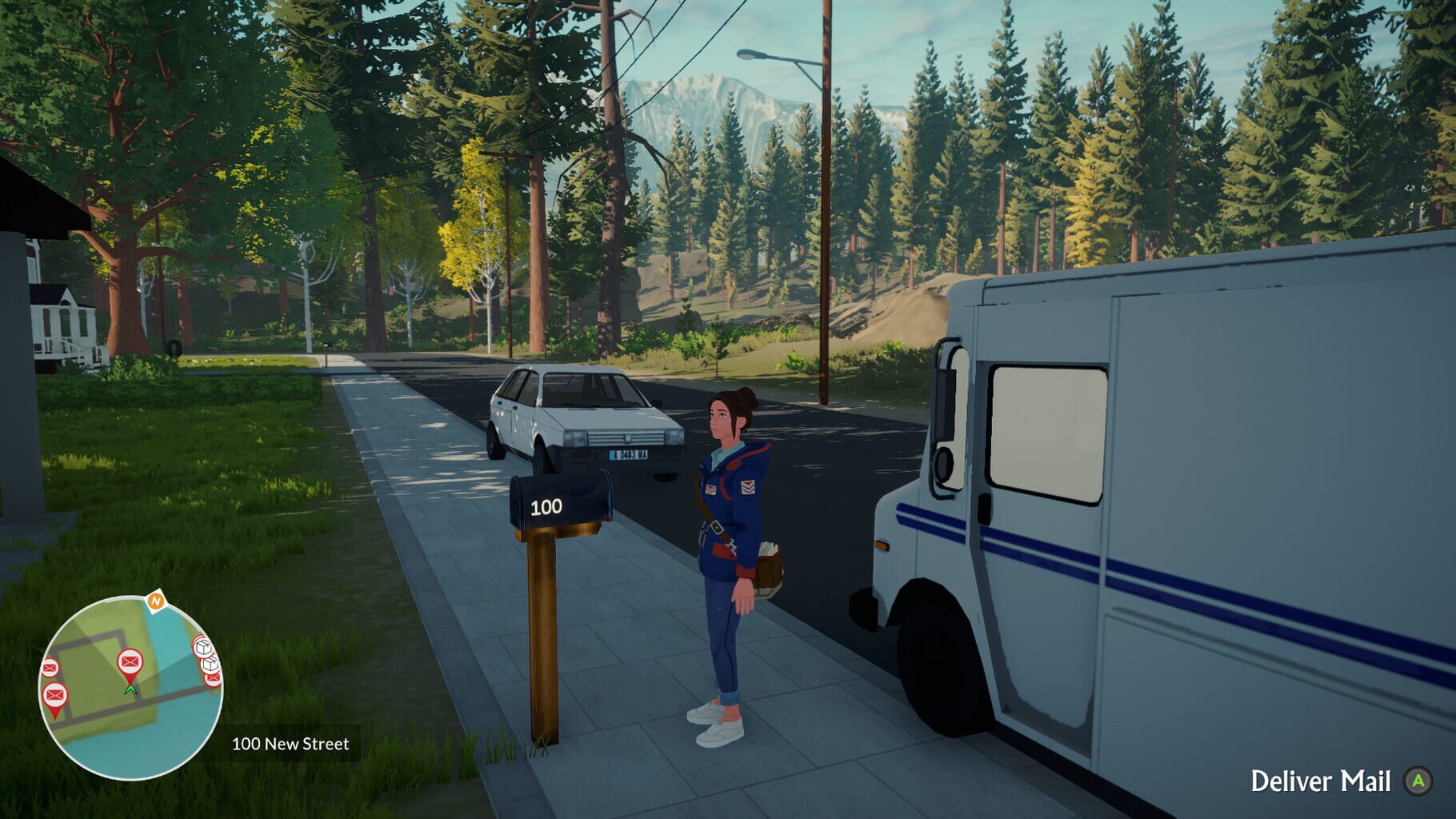Click the lower parcel box marker on the minimap
The image size is (1456, 819).
(210, 665)
